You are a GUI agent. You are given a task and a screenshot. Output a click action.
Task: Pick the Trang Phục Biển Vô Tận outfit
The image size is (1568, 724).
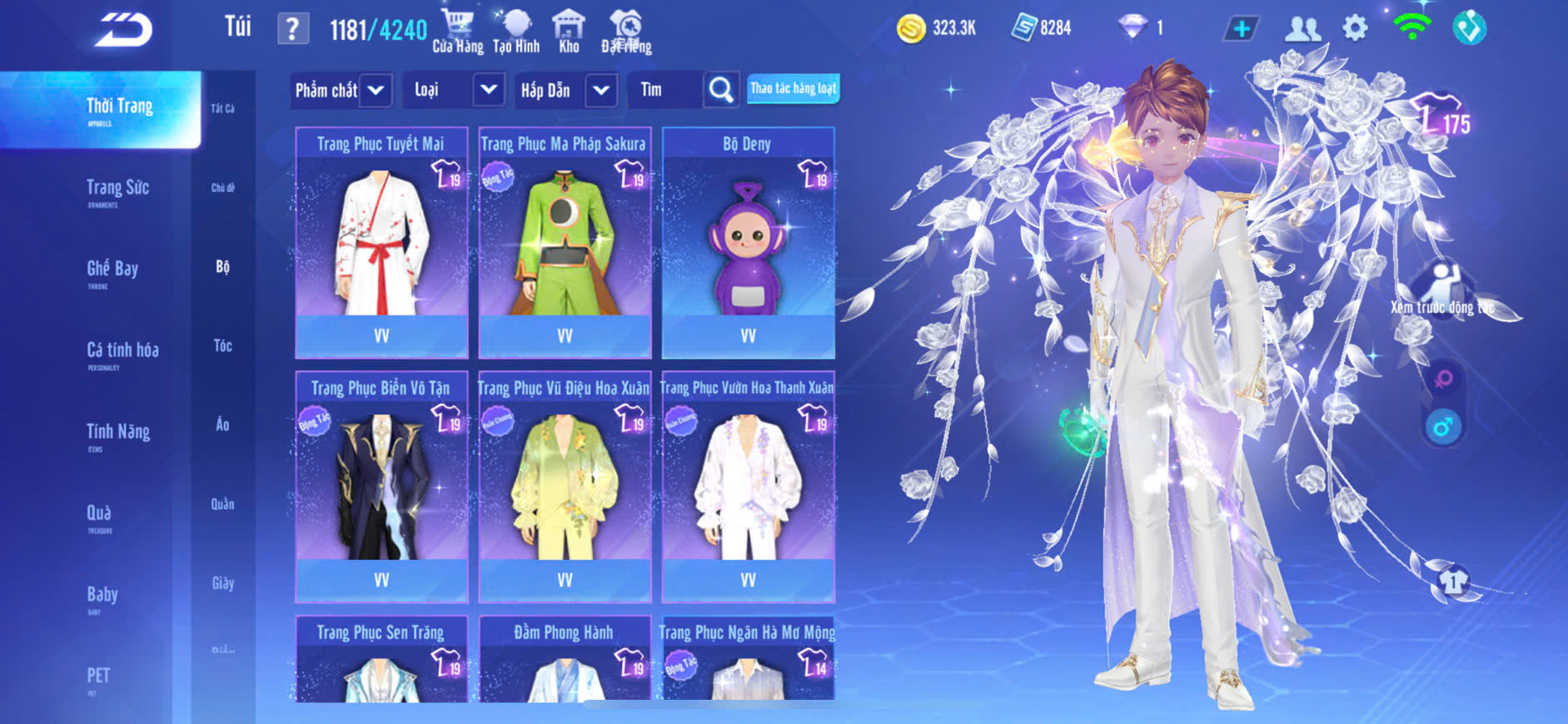[381, 486]
